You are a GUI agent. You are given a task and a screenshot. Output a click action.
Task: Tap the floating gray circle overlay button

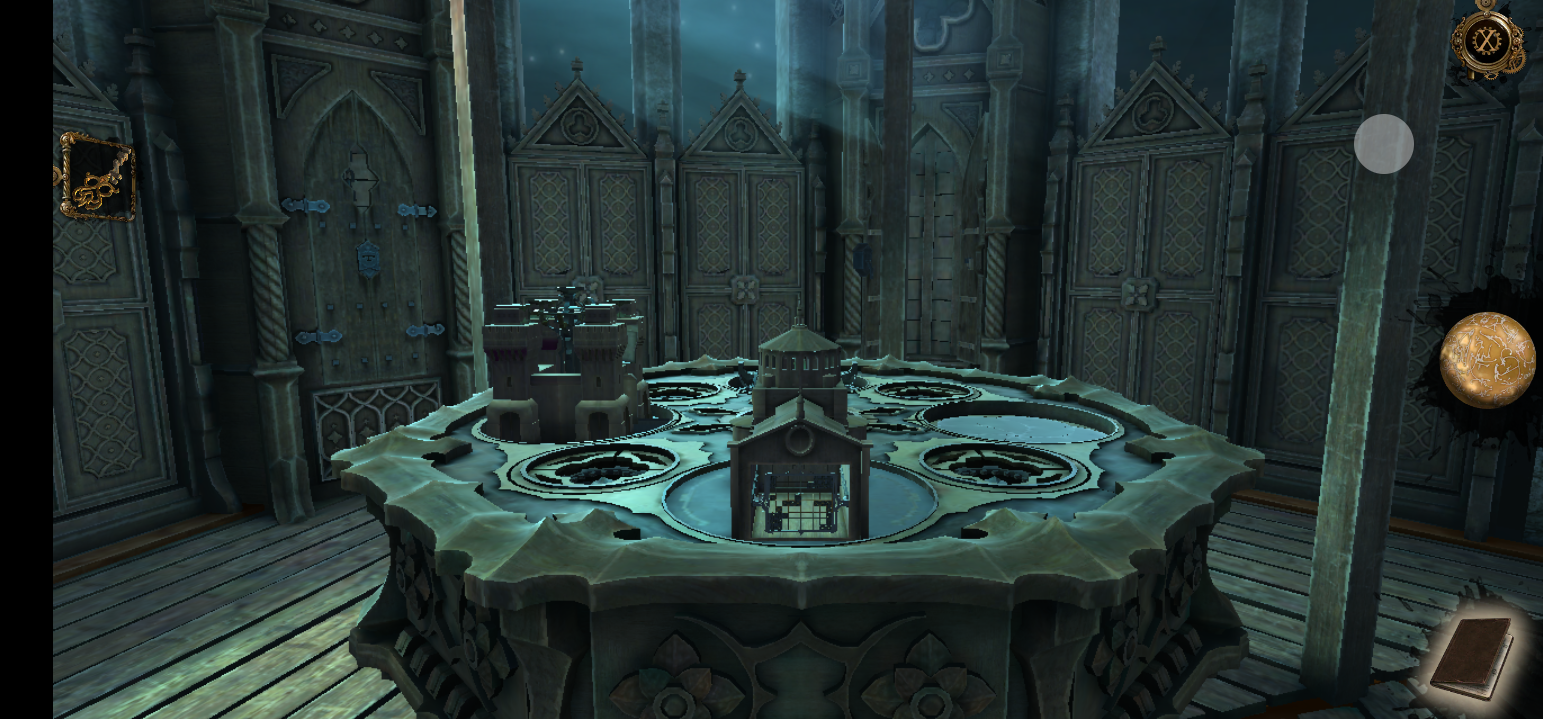tap(1383, 144)
